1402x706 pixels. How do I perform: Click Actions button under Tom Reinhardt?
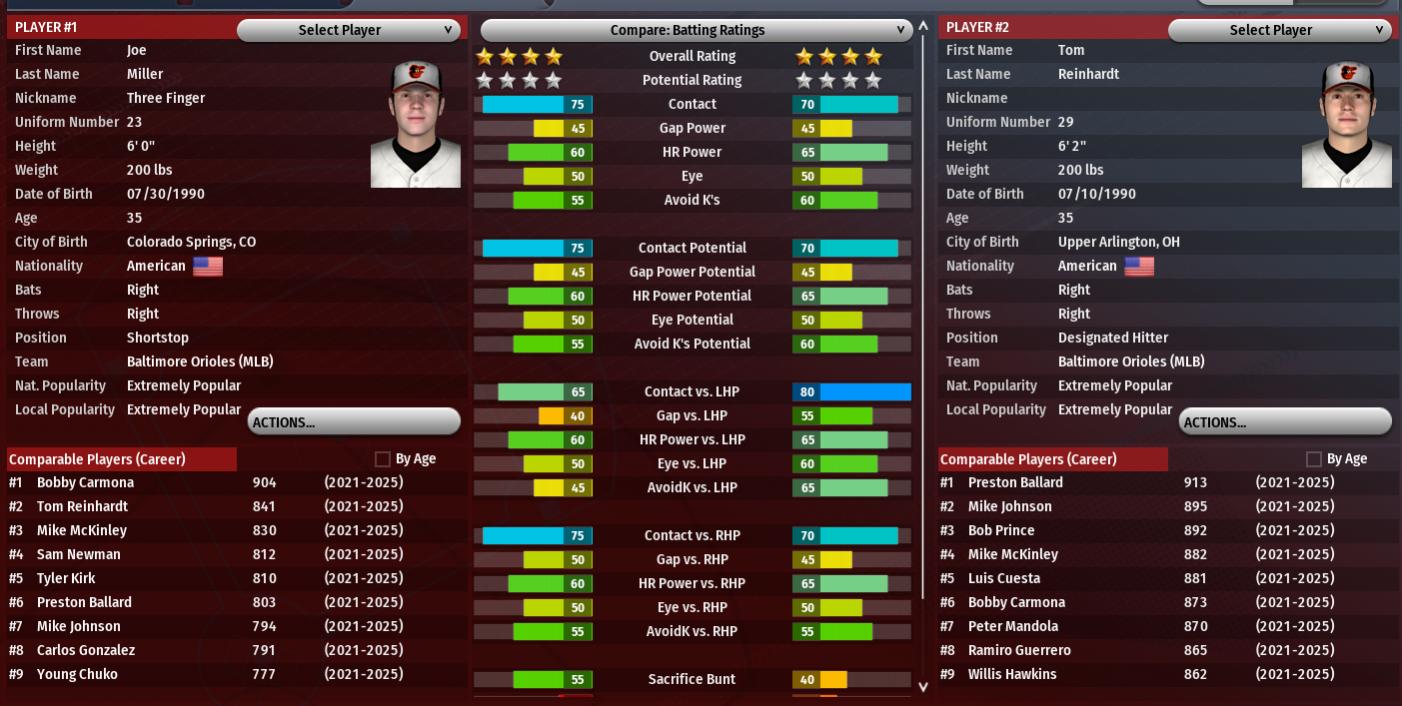pyautogui.click(x=1285, y=422)
